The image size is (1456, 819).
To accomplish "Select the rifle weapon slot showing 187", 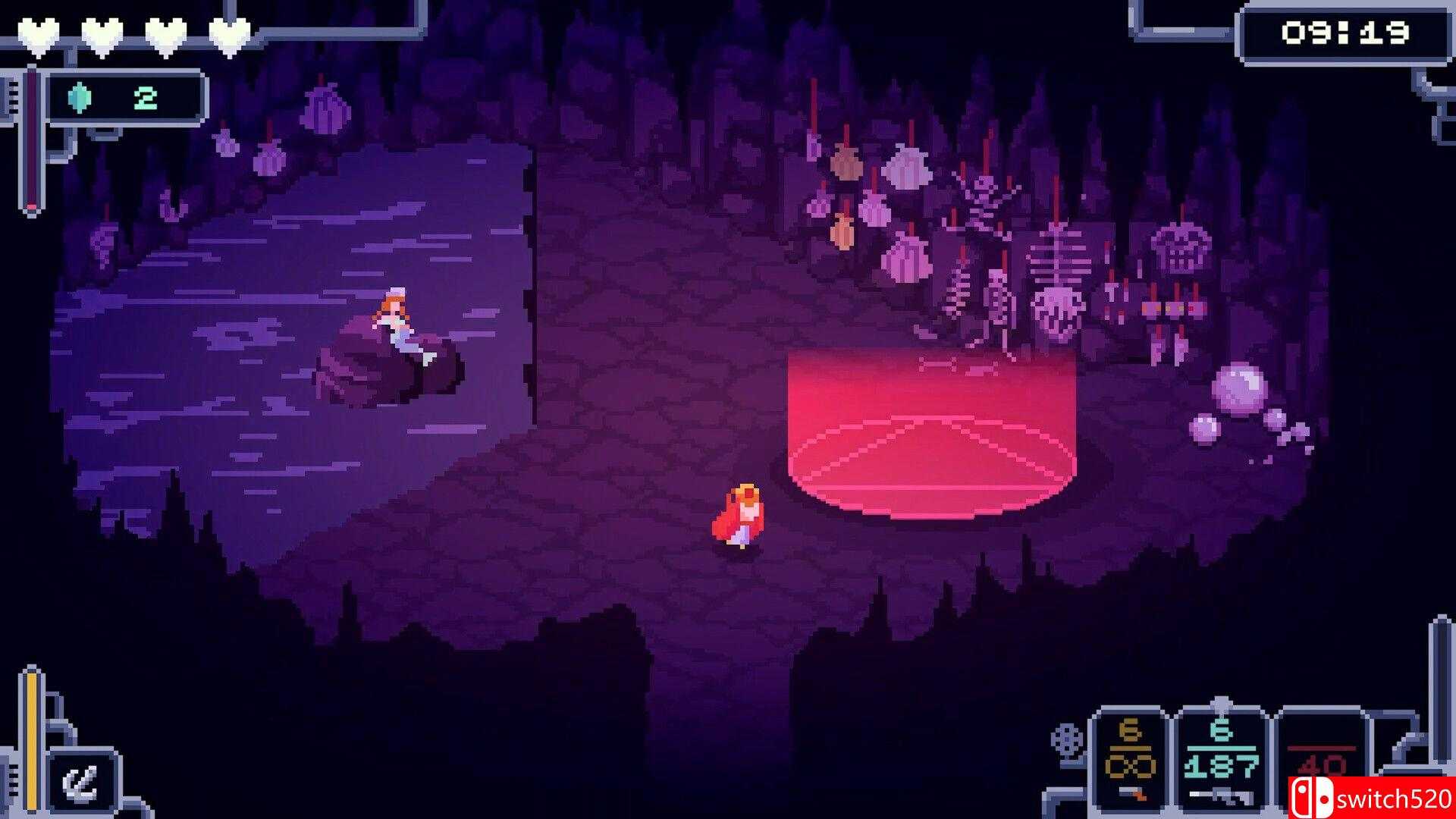I will click(x=1219, y=759).
